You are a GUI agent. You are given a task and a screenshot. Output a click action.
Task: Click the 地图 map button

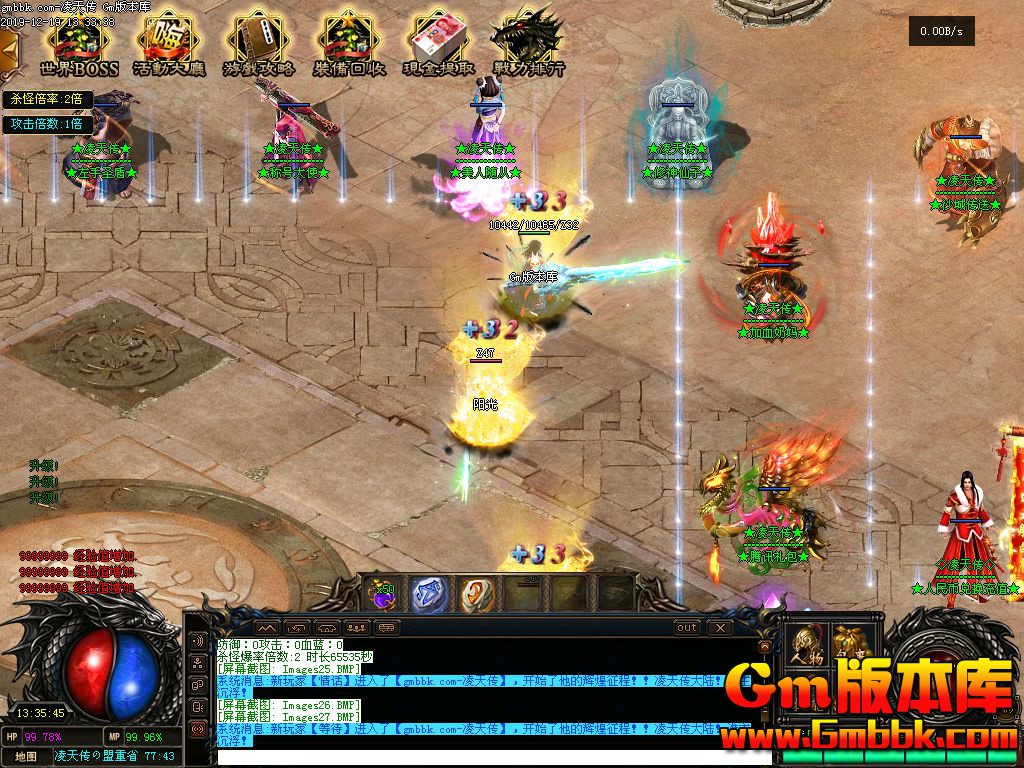point(26,756)
